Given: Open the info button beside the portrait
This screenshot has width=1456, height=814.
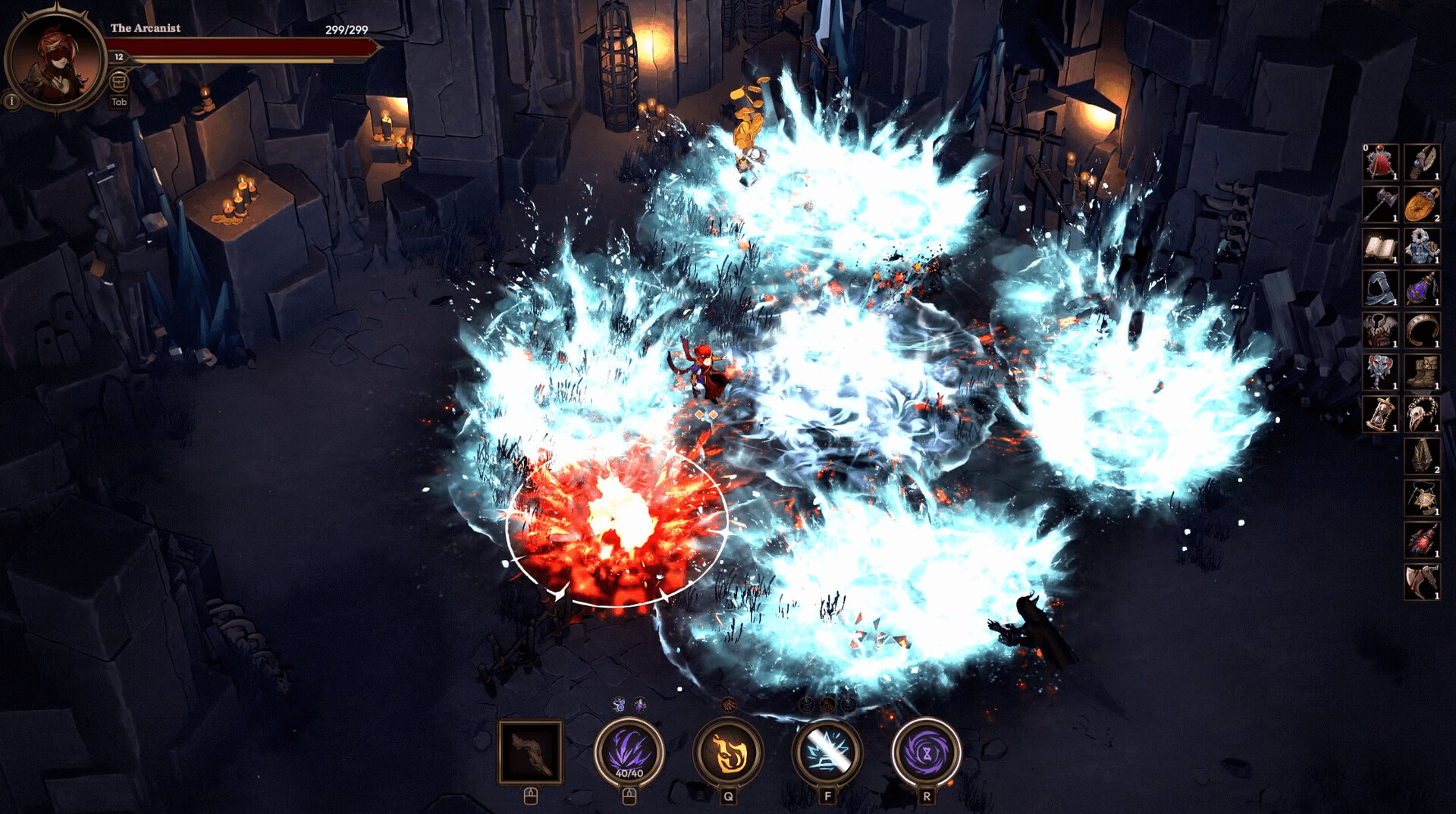Looking at the screenshot, I should click(11, 100).
